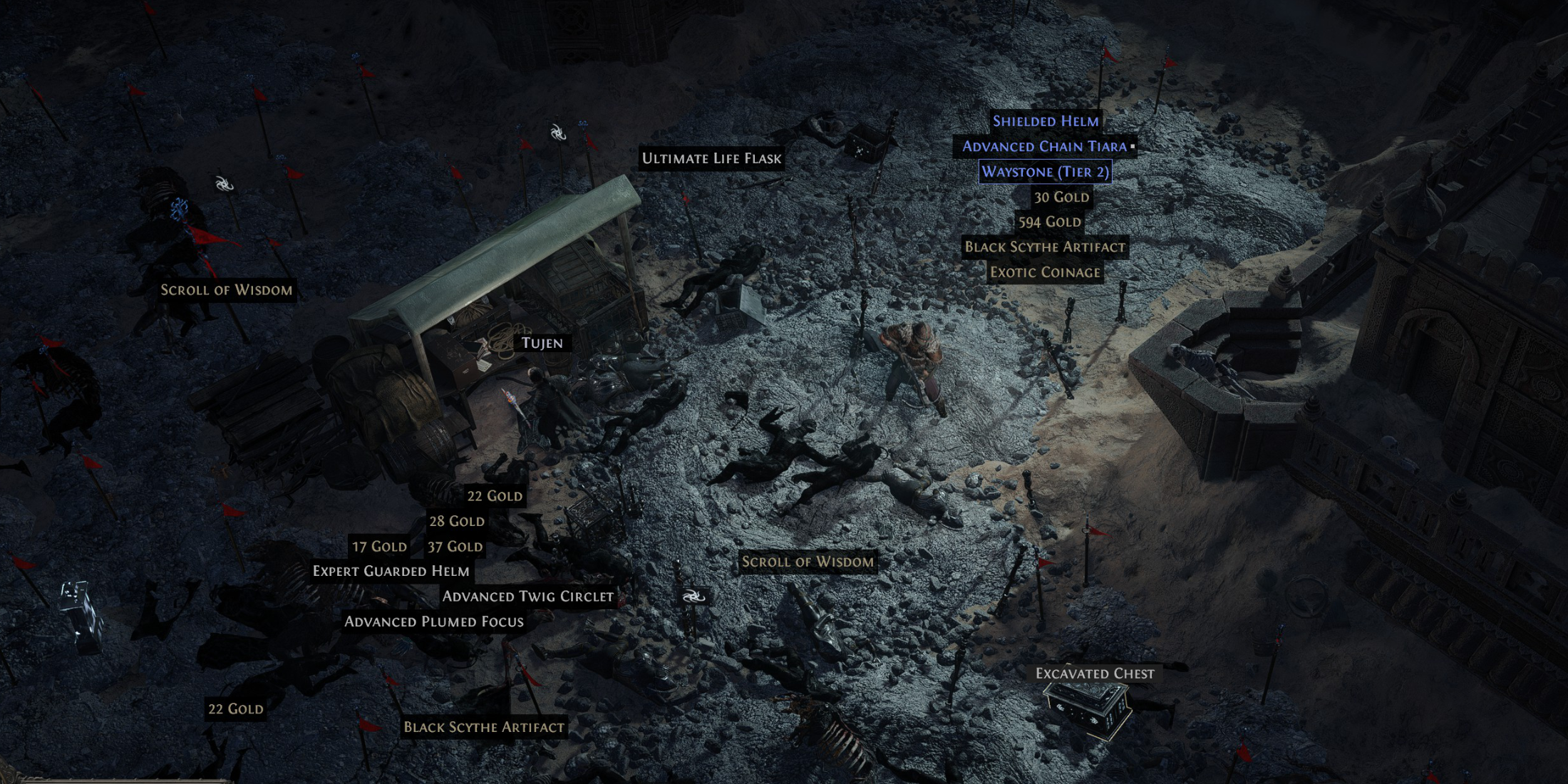Pick up the Waystone (Tier 2) label
The width and height of the screenshot is (1568, 784).
click(x=1045, y=172)
